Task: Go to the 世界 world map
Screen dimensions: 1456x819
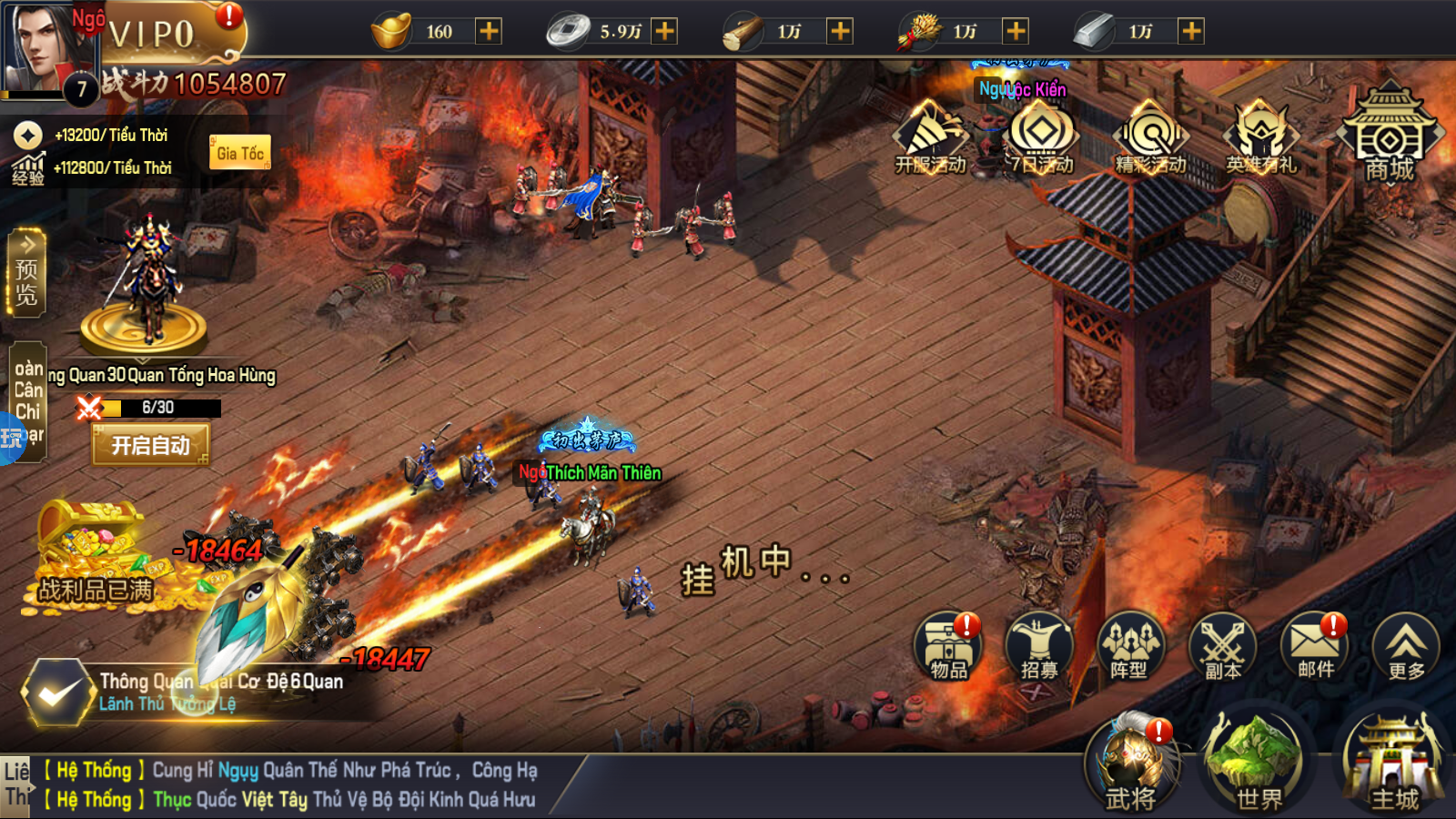Action: pyautogui.click(x=1259, y=766)
